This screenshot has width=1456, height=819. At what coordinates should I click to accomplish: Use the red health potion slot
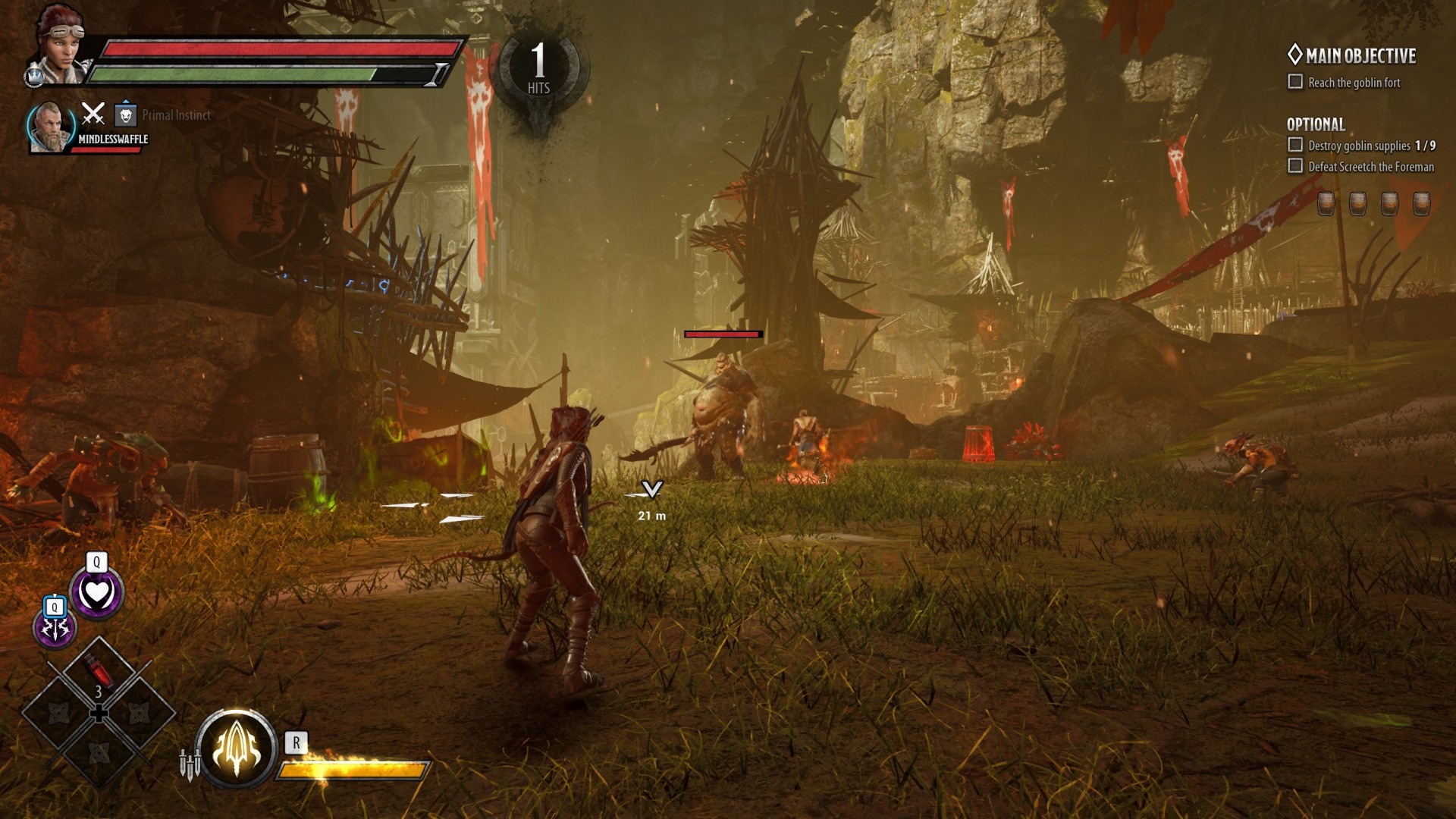98,671
